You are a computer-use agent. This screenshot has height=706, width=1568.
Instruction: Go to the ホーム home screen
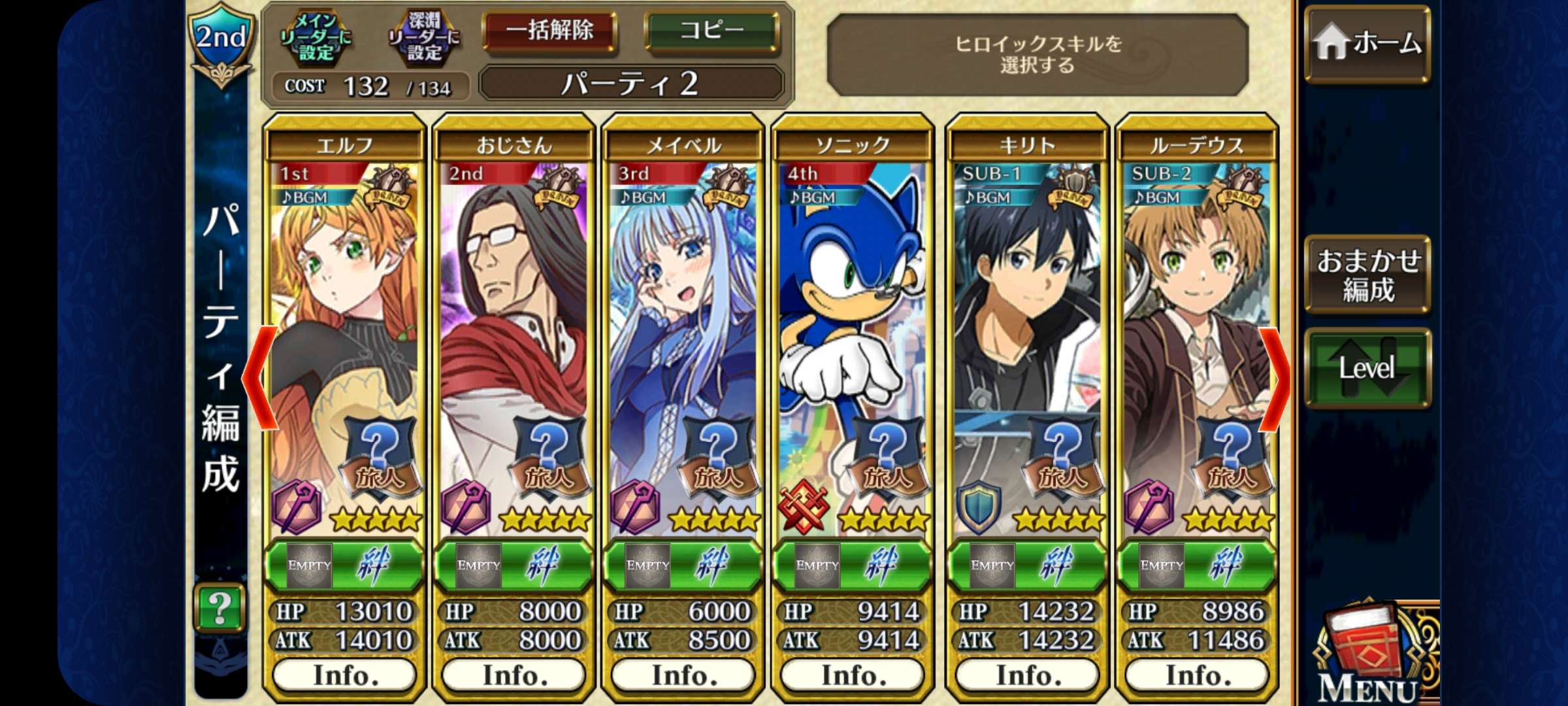coord(1367,44)
